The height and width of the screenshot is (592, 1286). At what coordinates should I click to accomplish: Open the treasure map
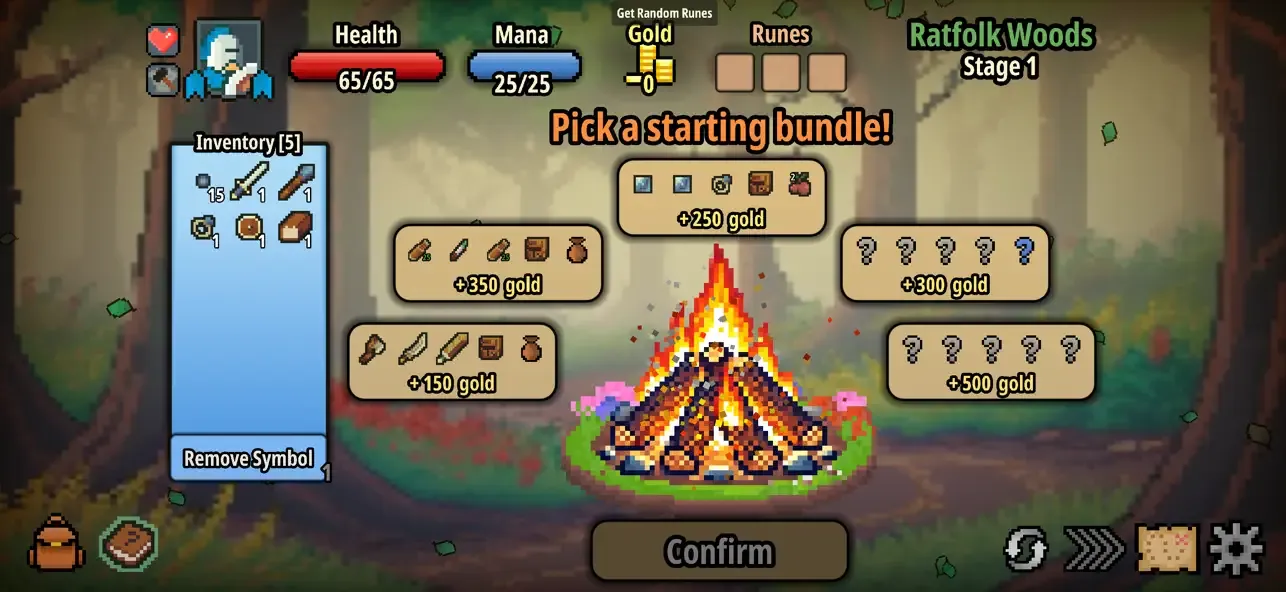tap(1167, 549)
